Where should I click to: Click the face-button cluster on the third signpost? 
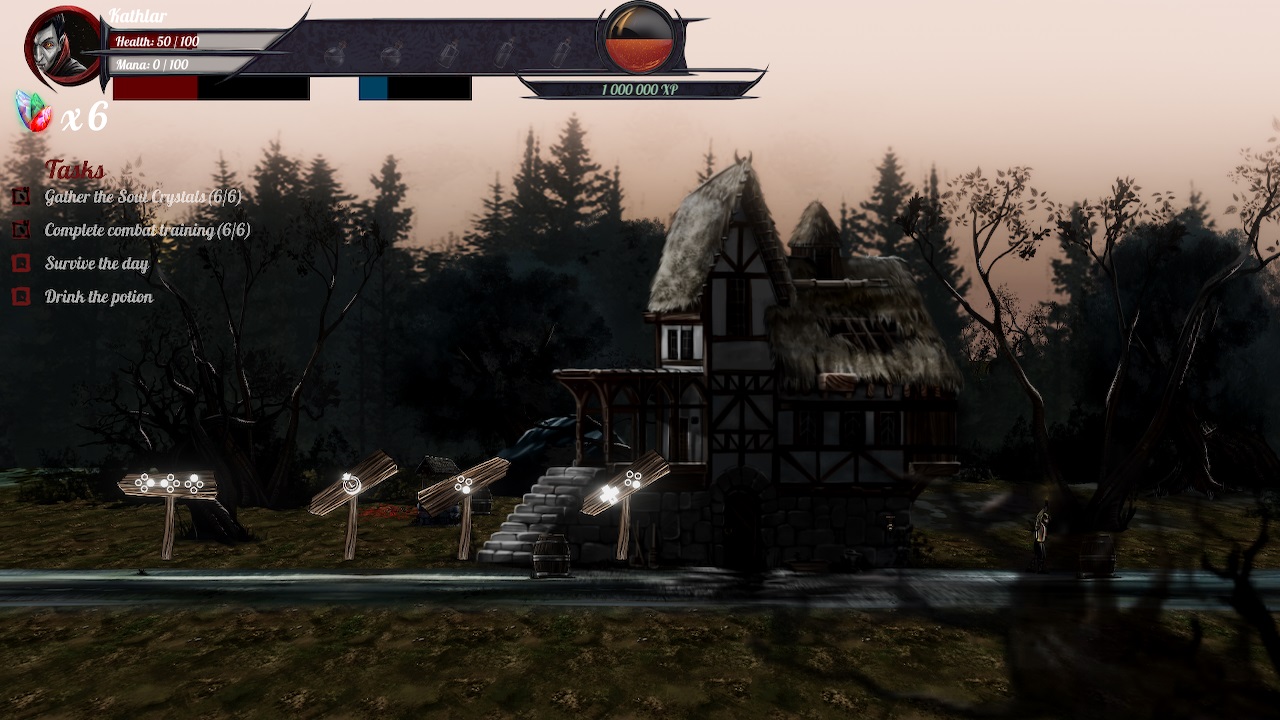click(462, 484)
